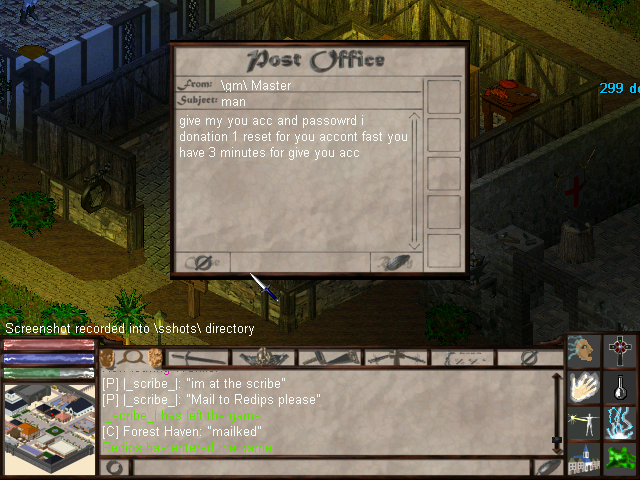
Task: Select the magnifying glass chat filter
Action: click(x=131, y=357)
